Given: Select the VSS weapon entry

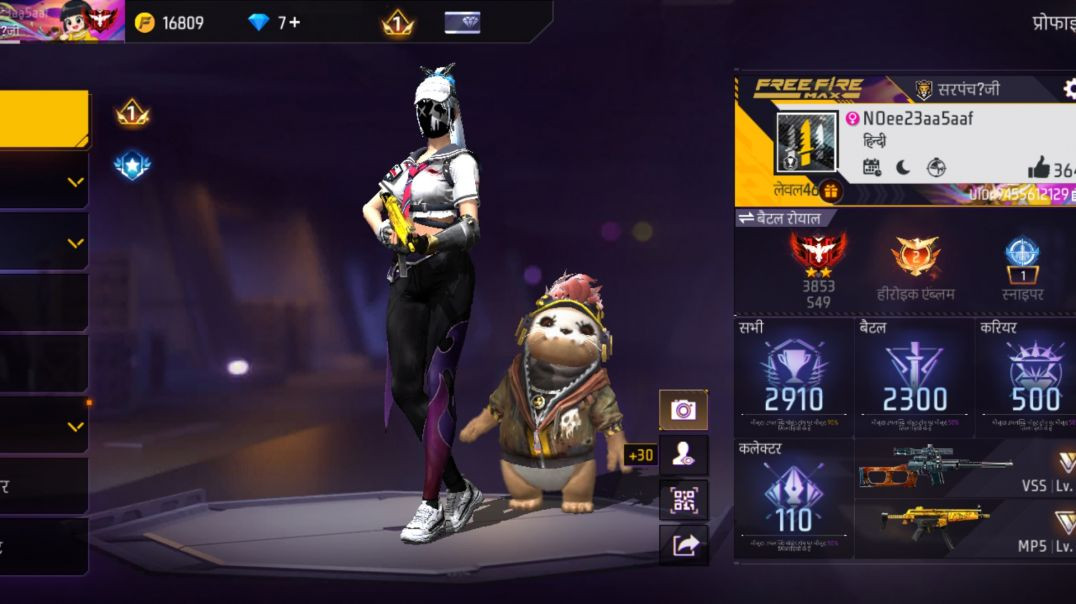Looking at the screenshot, I should [x=965, y=468].
